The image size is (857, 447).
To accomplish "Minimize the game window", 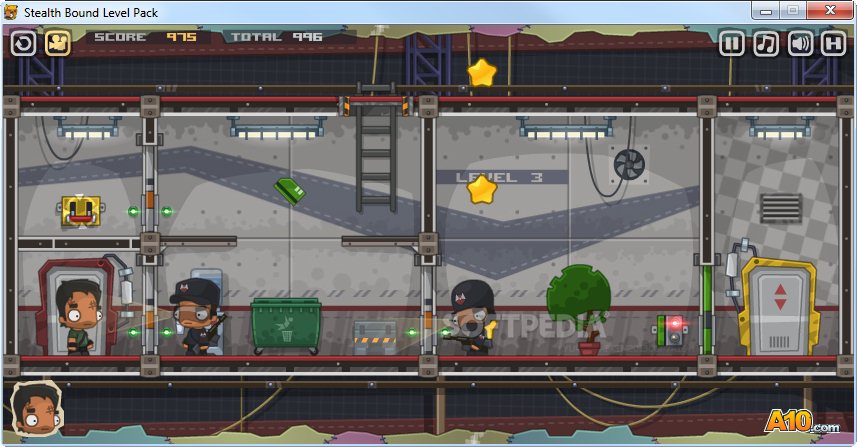I will tap(767, 10).
